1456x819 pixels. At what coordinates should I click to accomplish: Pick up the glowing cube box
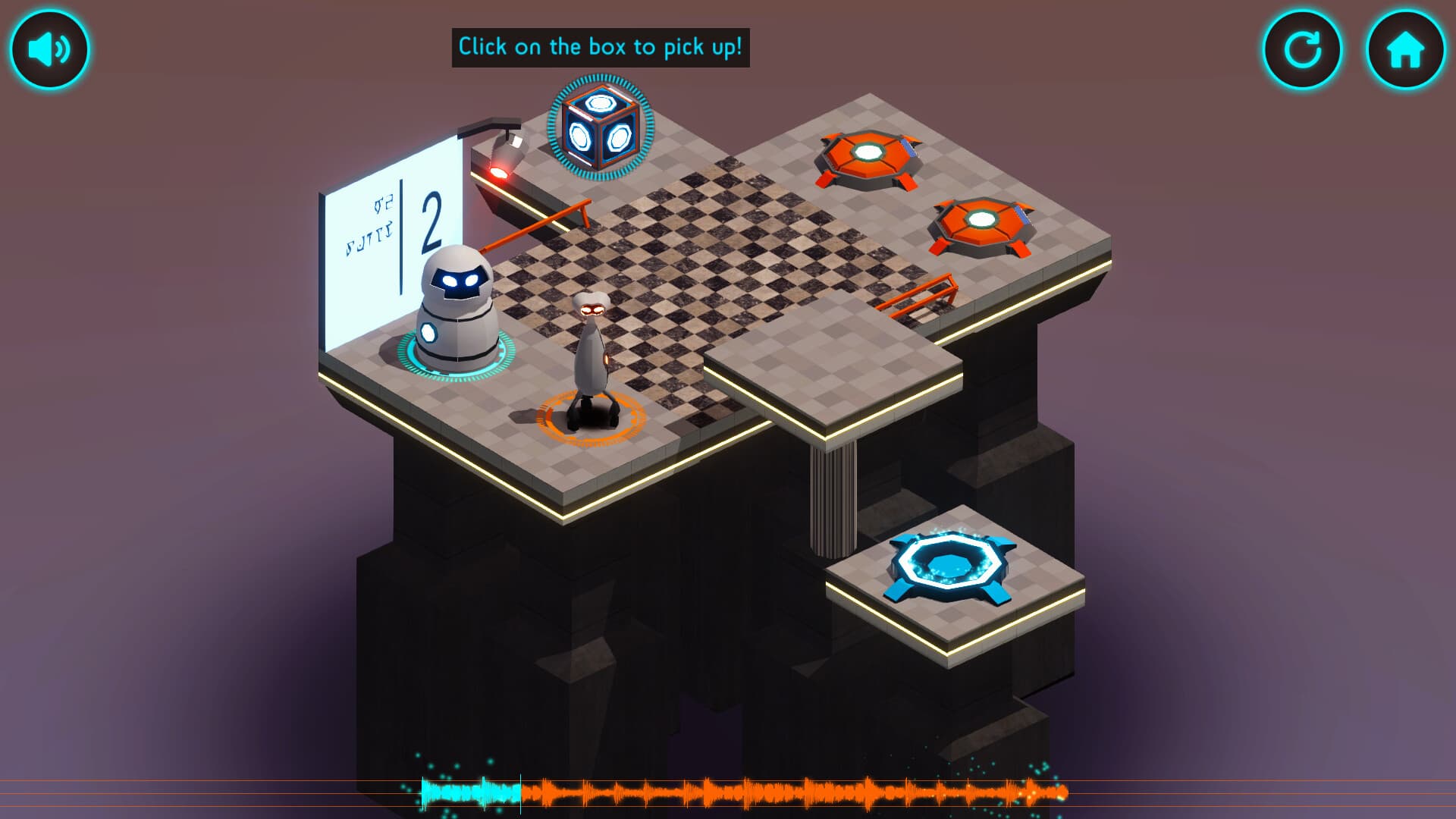[599, 127]
